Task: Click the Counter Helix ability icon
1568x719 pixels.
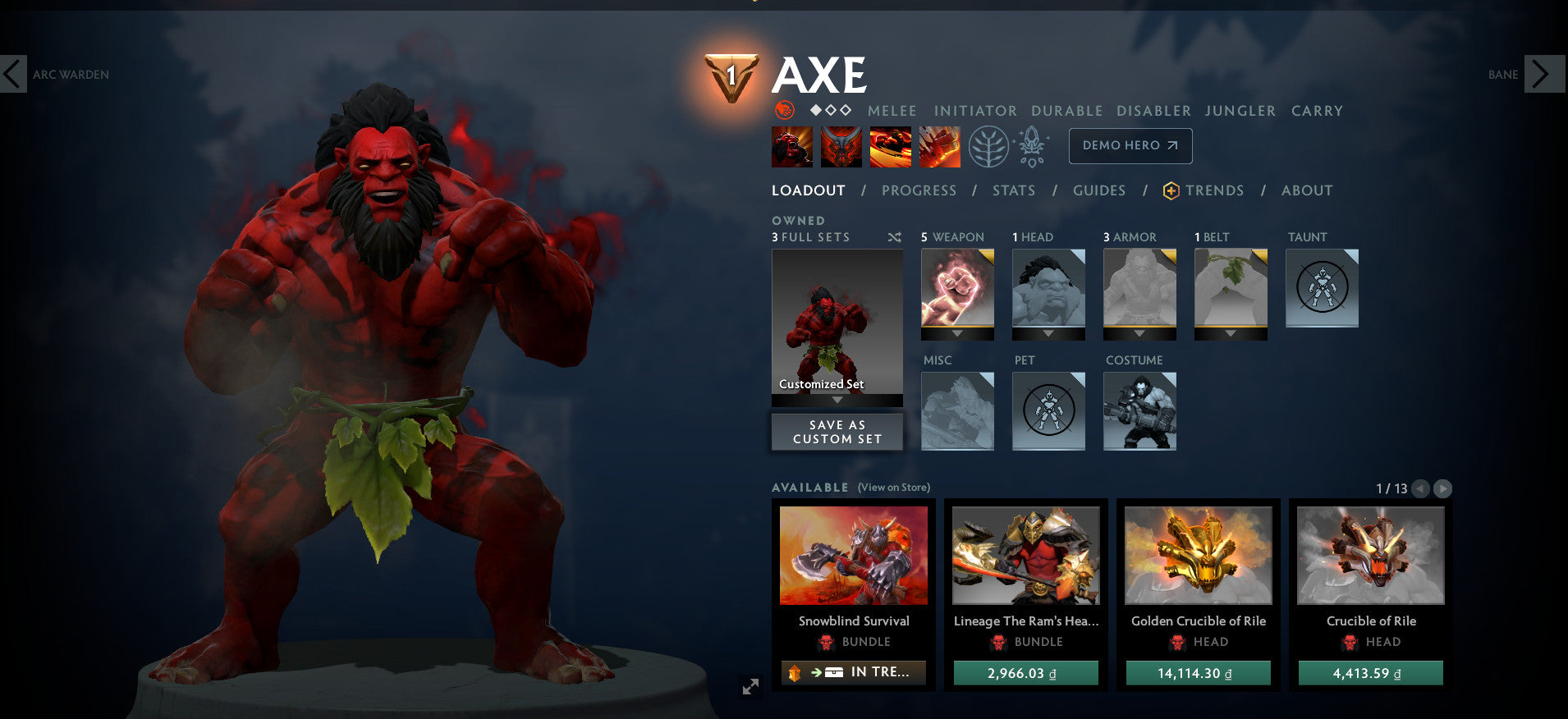Action: 890,146
